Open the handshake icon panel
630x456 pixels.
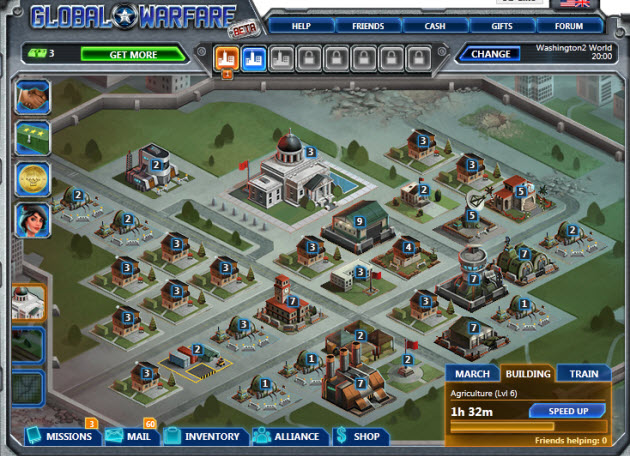(x=33, y=98)
